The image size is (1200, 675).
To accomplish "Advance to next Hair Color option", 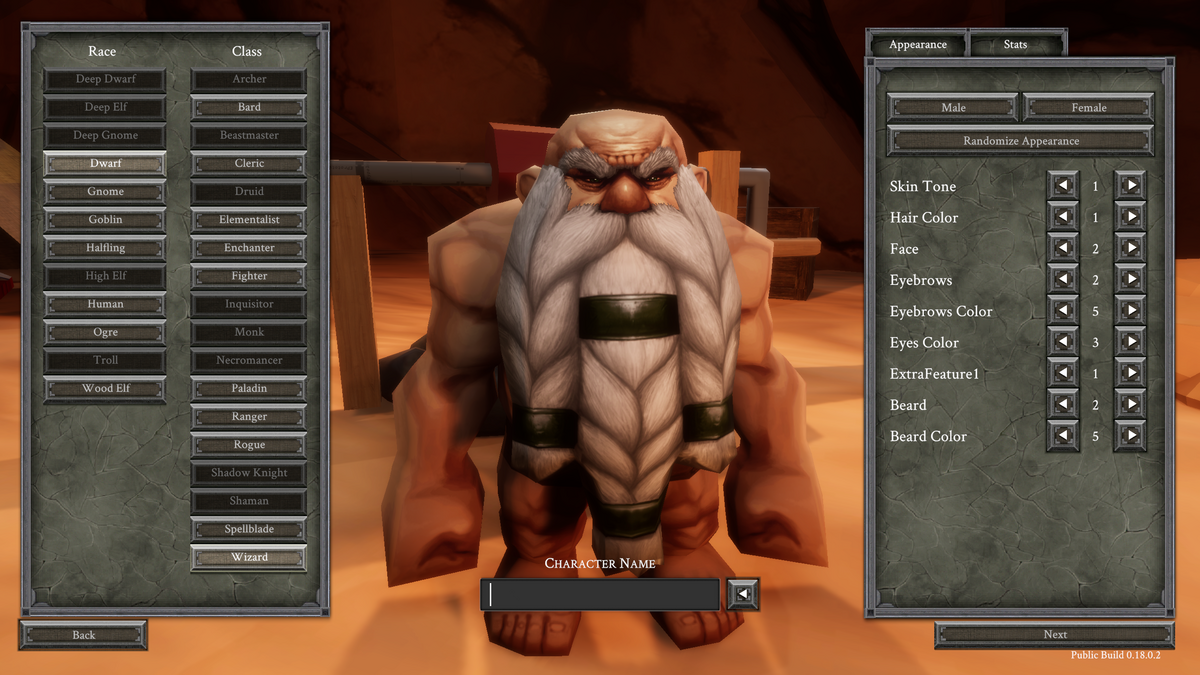I will click(x=1130, y=217).
